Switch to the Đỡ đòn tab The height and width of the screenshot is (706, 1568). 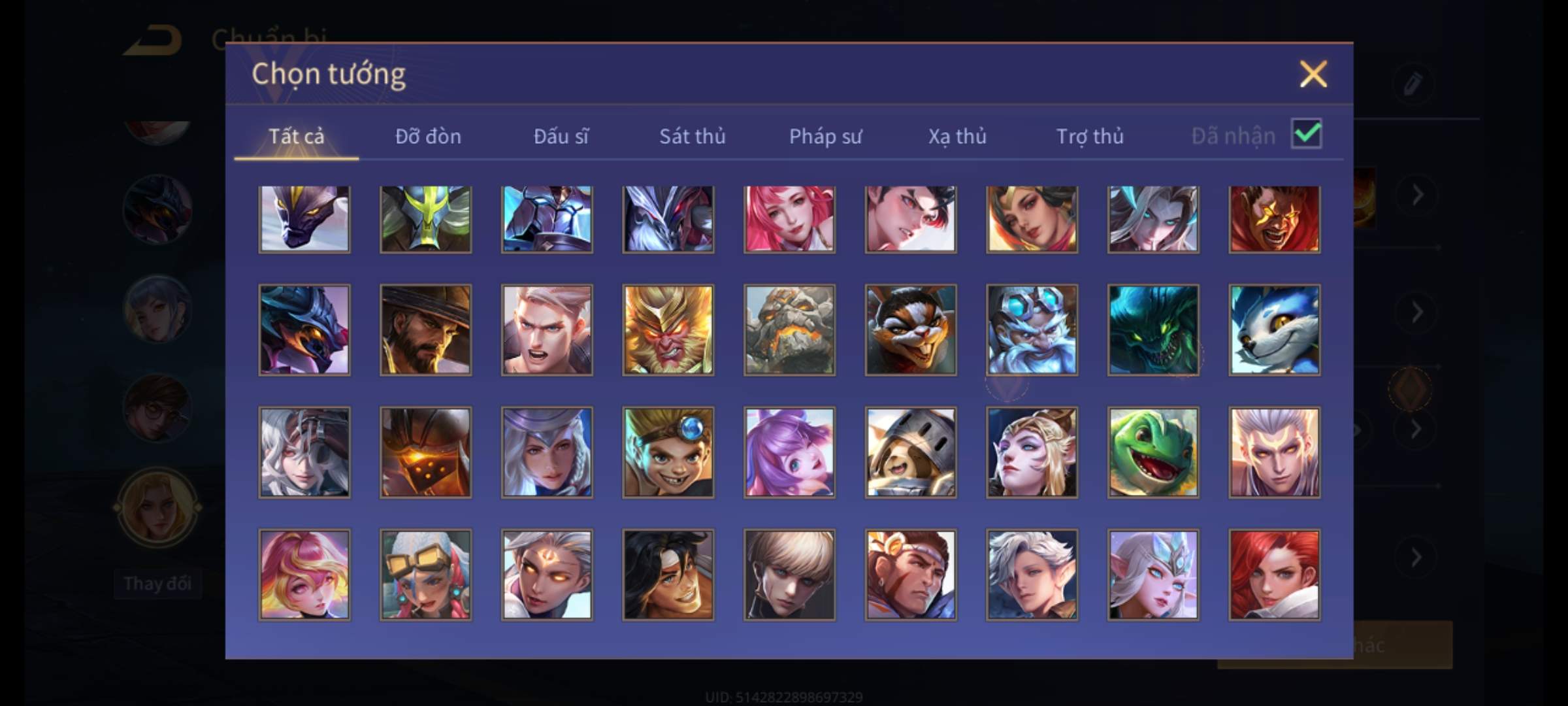tap(428, 136)
